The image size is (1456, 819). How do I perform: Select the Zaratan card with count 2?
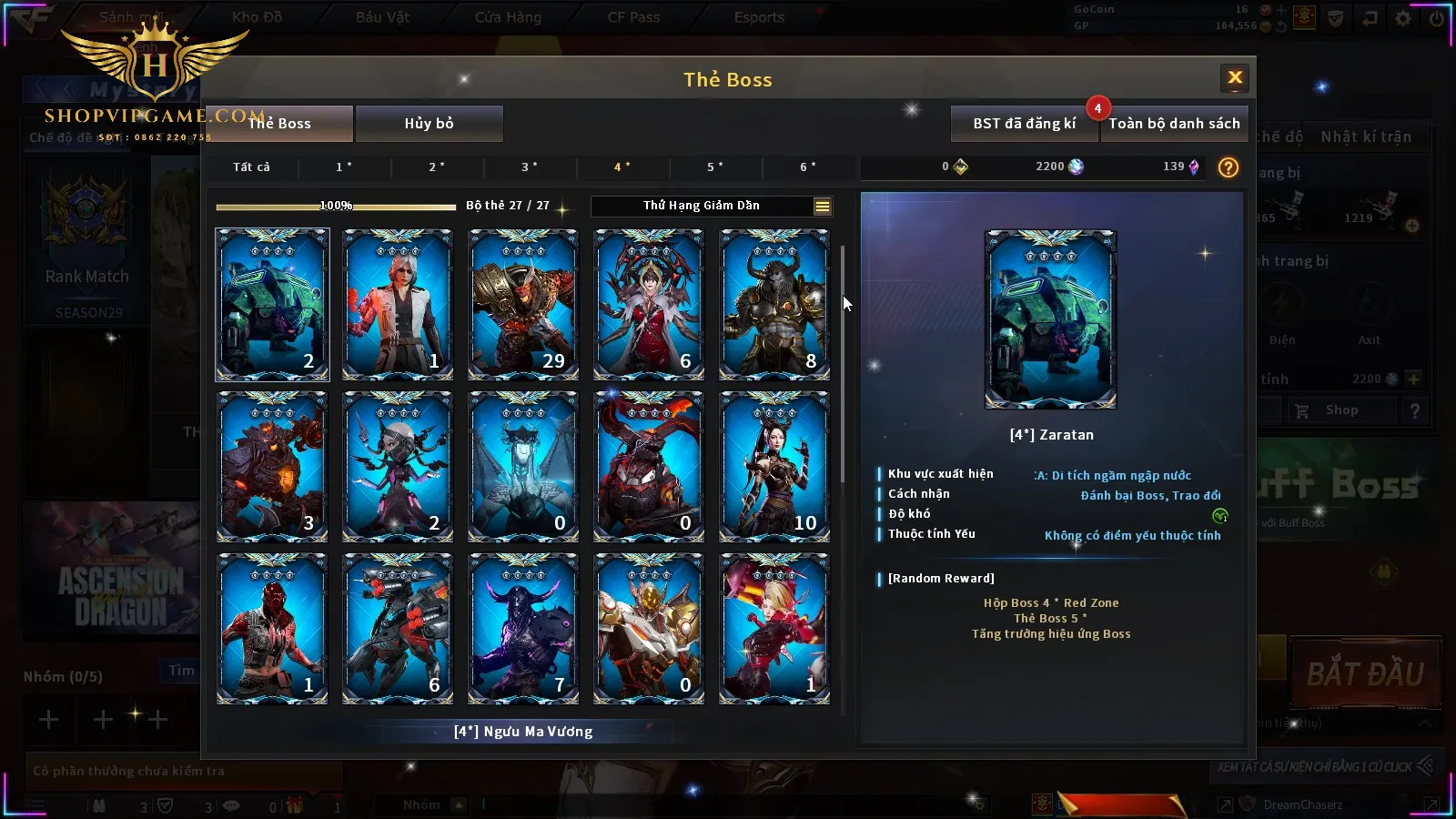coord(272,304)
